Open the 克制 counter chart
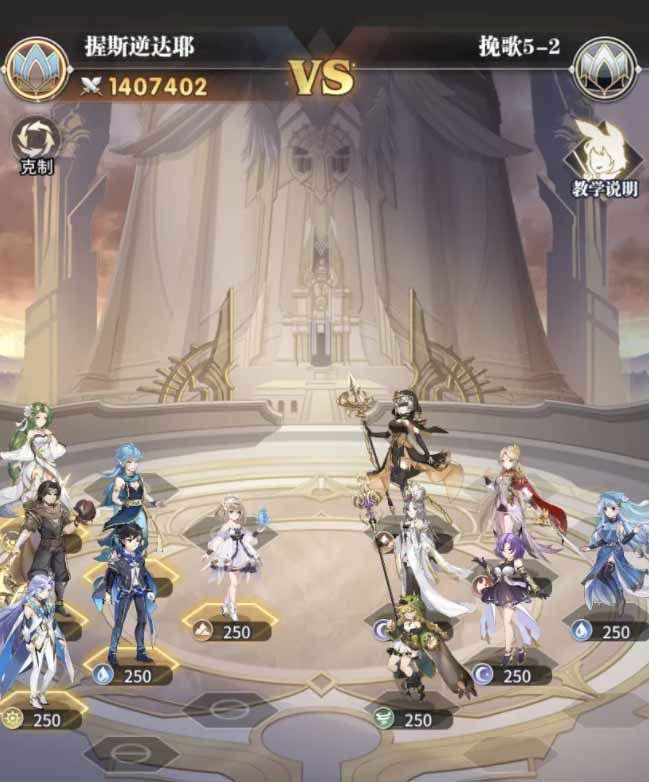This screenshot has height=782, width=649. point(36,142)
